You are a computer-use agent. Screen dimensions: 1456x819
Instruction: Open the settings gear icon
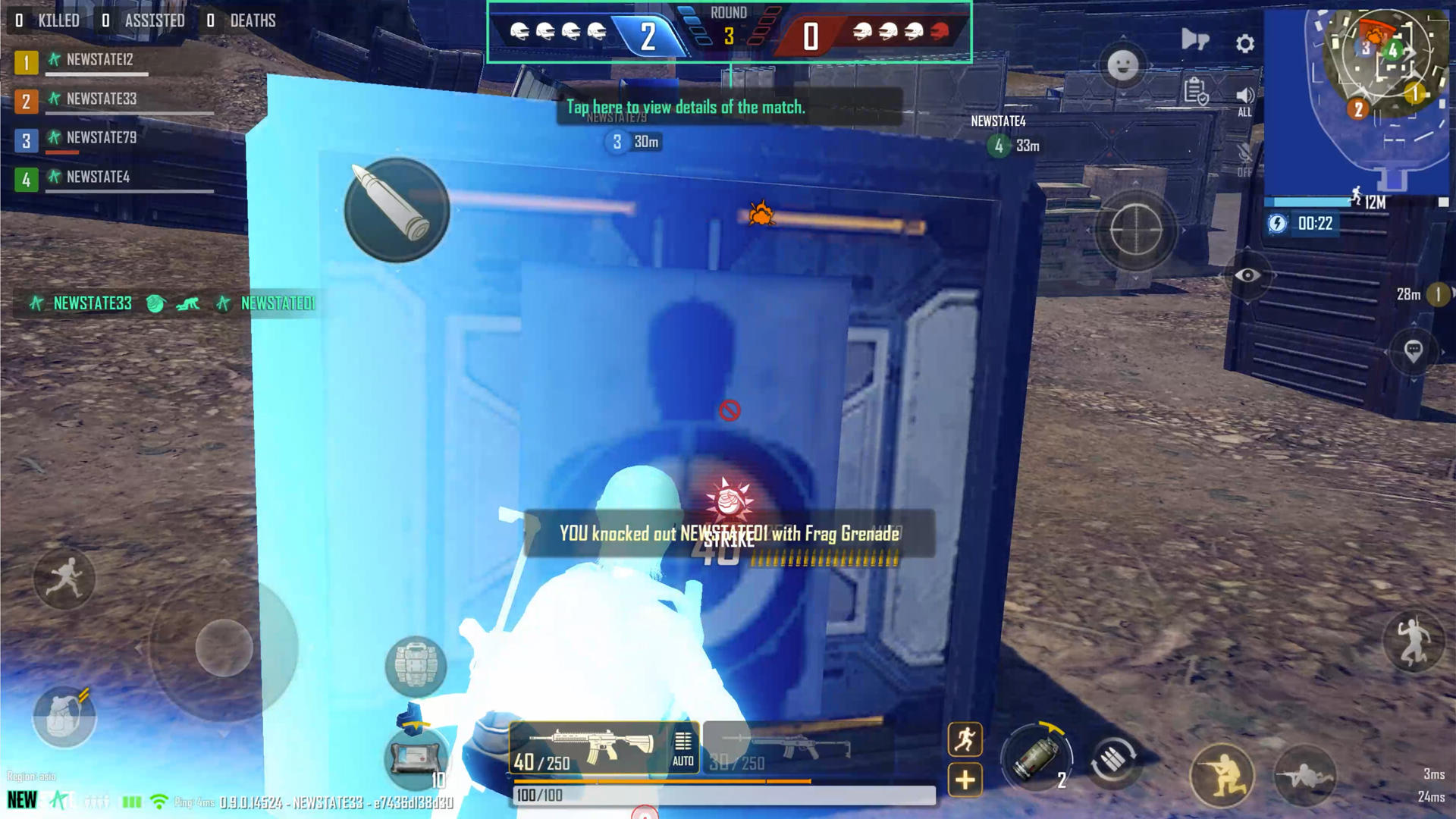coord(1244,44)
